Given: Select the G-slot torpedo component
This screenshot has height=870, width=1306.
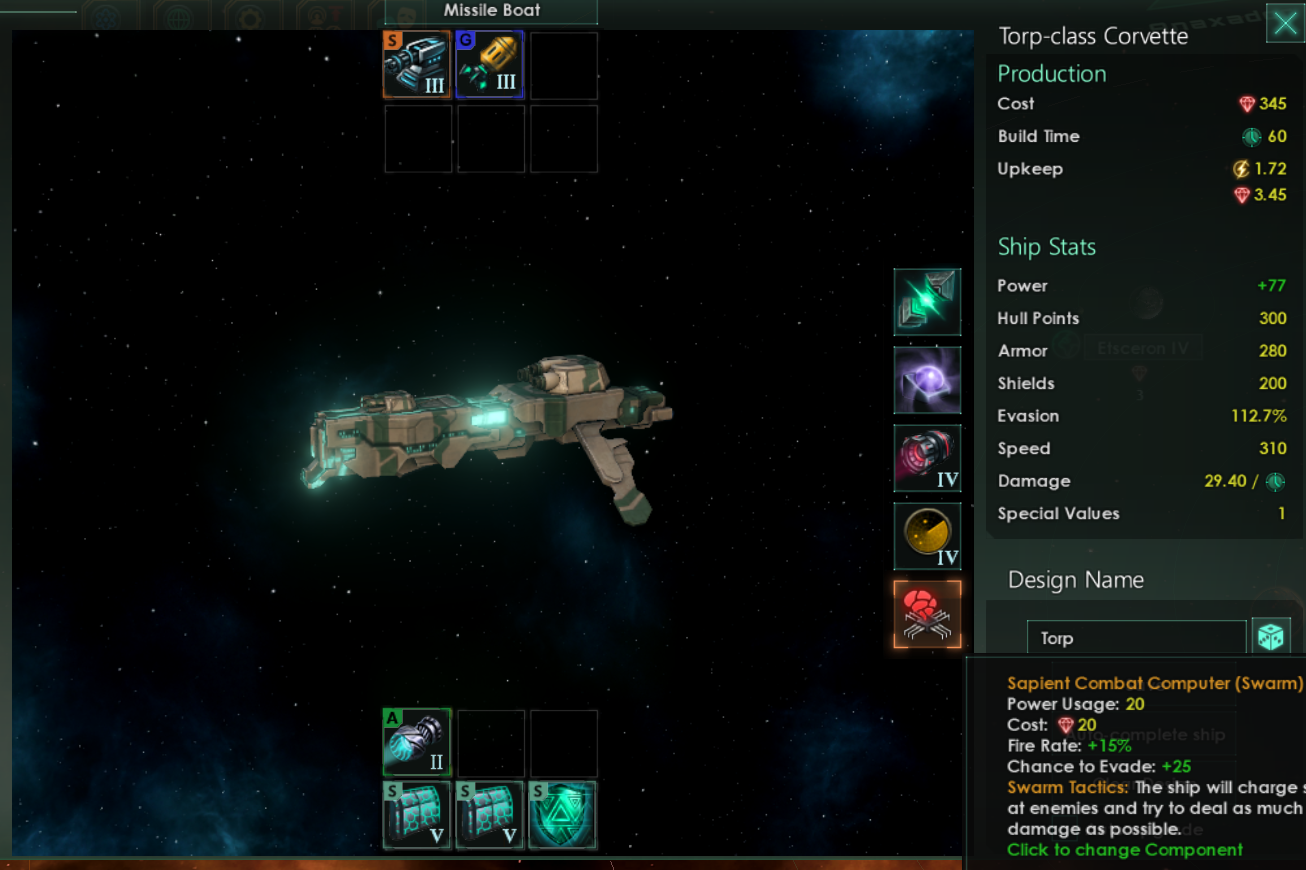Looking at the screenshot, I should click(x=490, y=65).
